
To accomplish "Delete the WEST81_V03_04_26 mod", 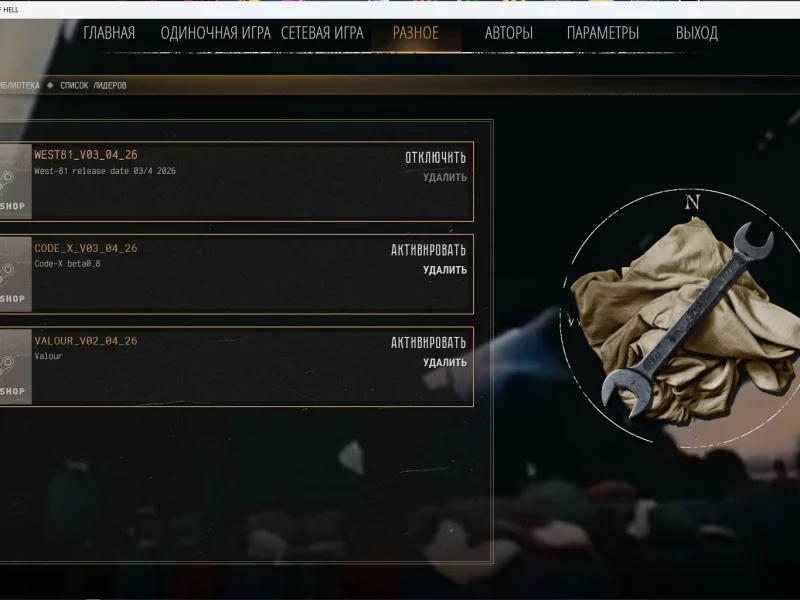I will coord(445,178).
